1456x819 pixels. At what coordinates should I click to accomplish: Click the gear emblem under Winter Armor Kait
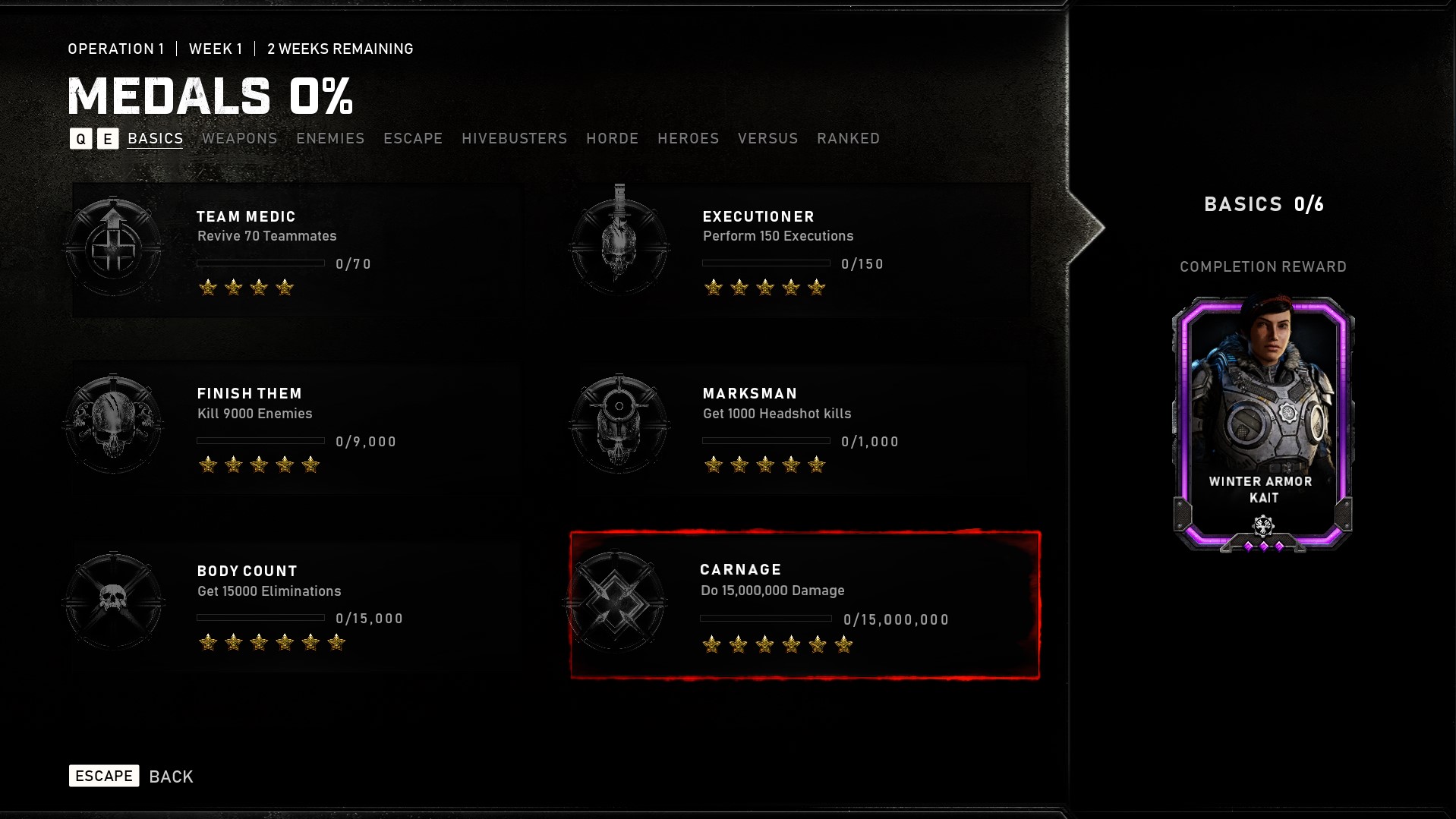click(x=1262, y=524)
